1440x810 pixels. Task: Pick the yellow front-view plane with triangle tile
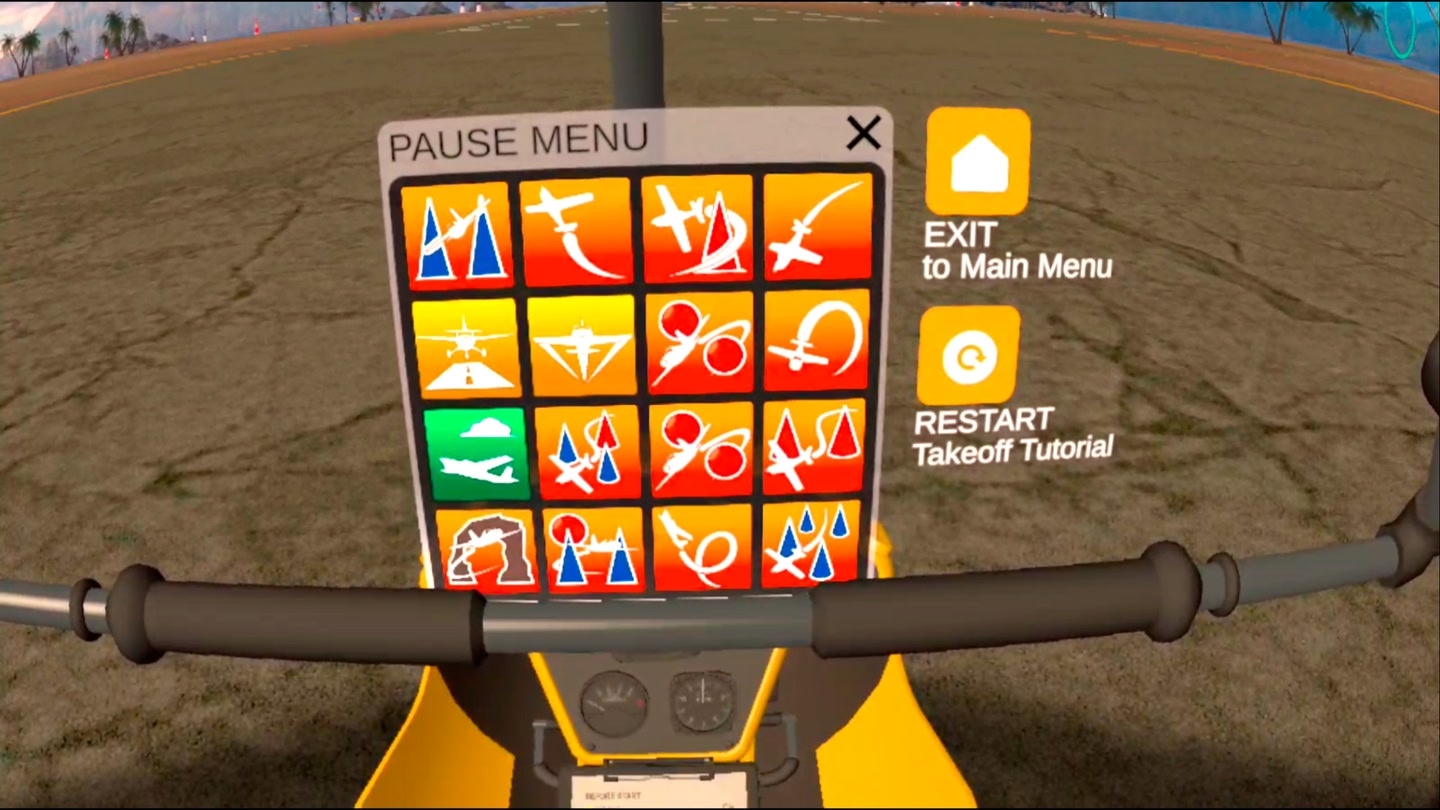coord(582,345)
